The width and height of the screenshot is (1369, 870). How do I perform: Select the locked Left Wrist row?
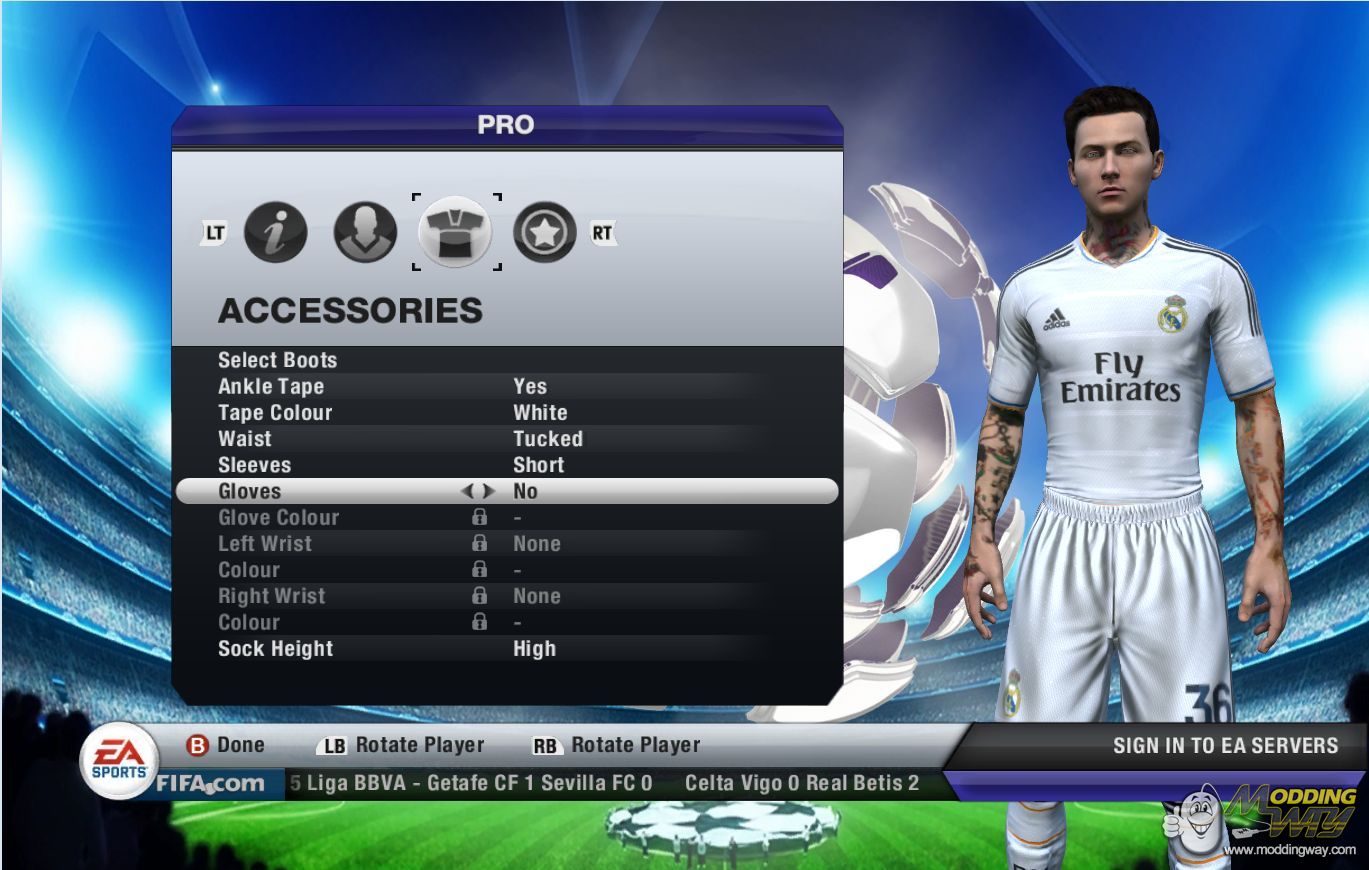[x=265, y=543]
